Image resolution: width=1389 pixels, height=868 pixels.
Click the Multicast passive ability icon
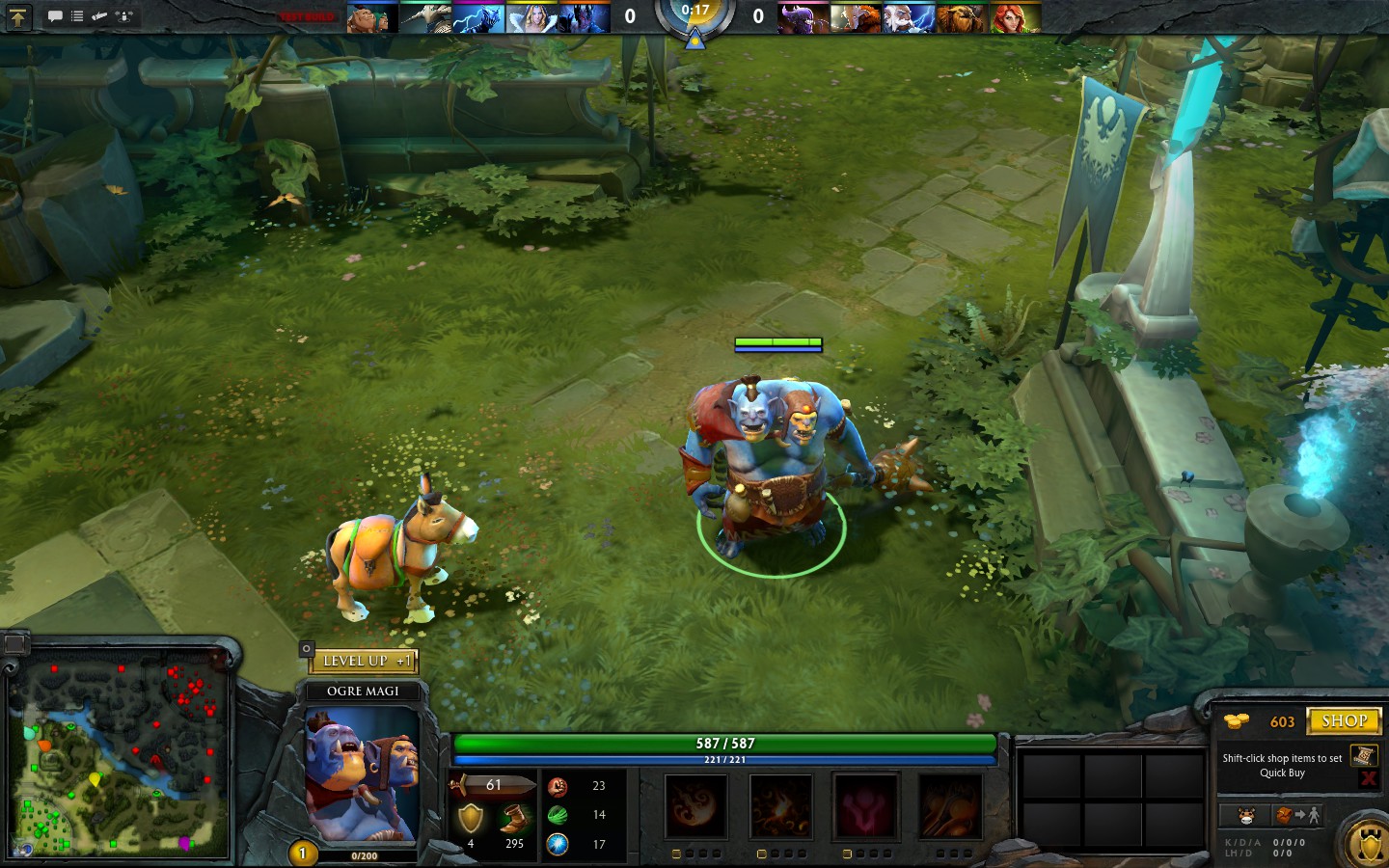click(950, 807)
